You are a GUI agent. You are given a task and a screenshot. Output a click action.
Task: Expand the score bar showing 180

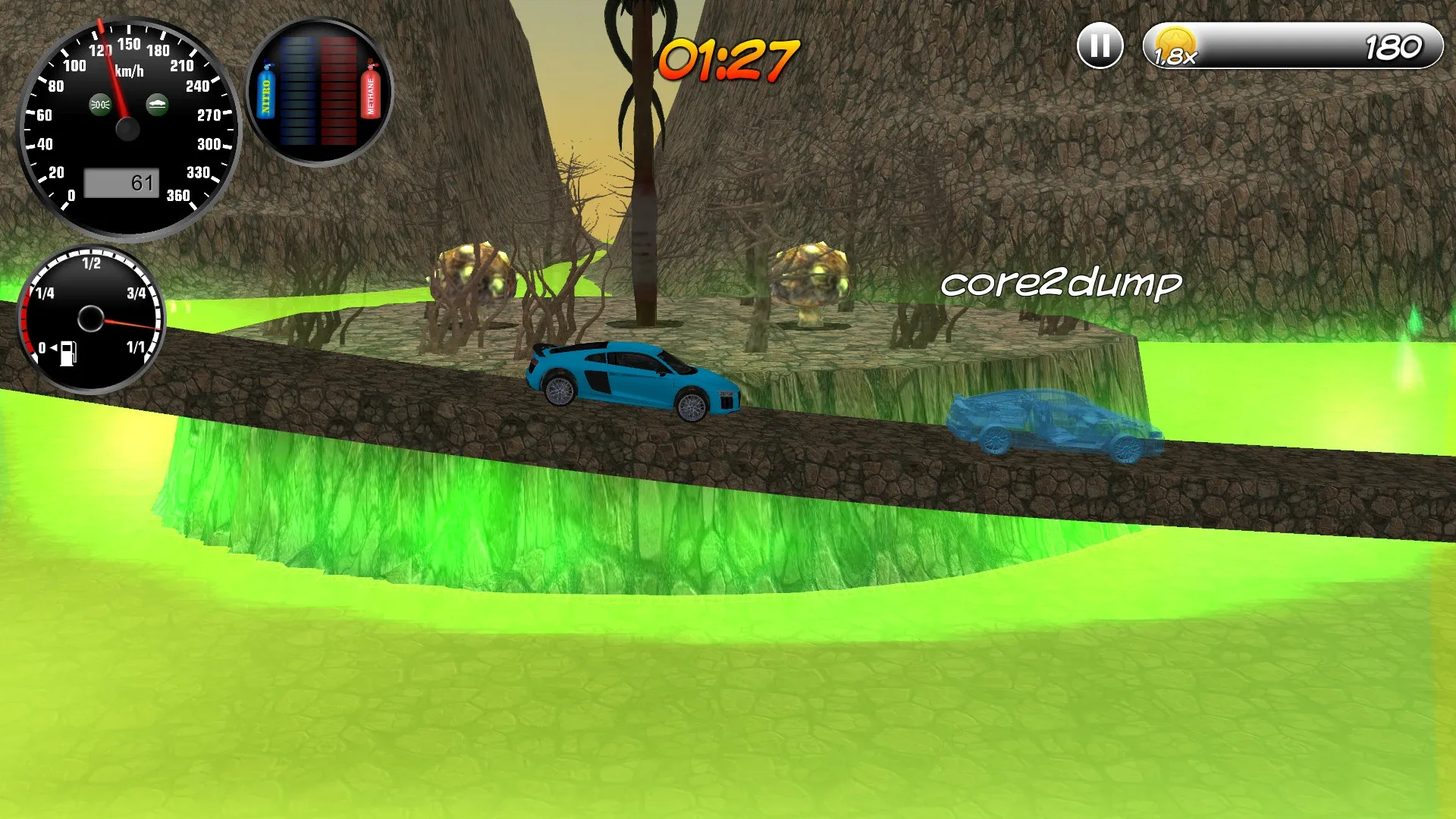coord(1289,45)
